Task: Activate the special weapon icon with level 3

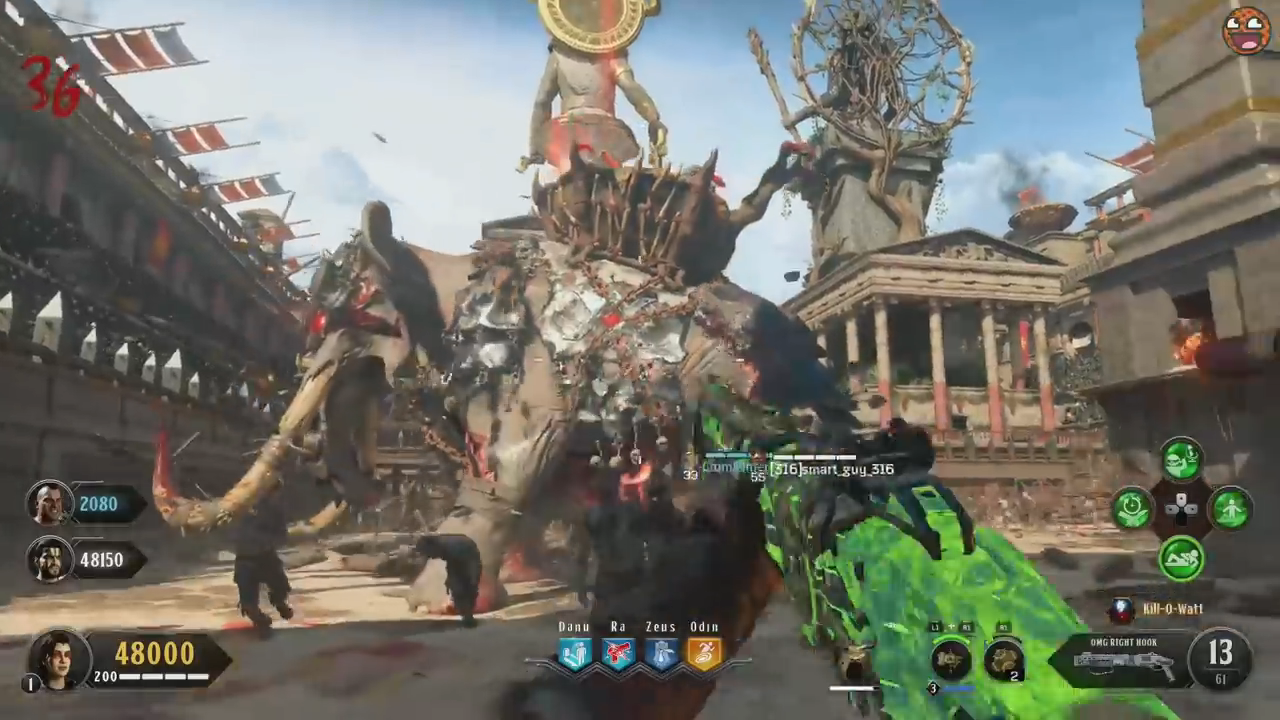Action: tap(950, 660)
